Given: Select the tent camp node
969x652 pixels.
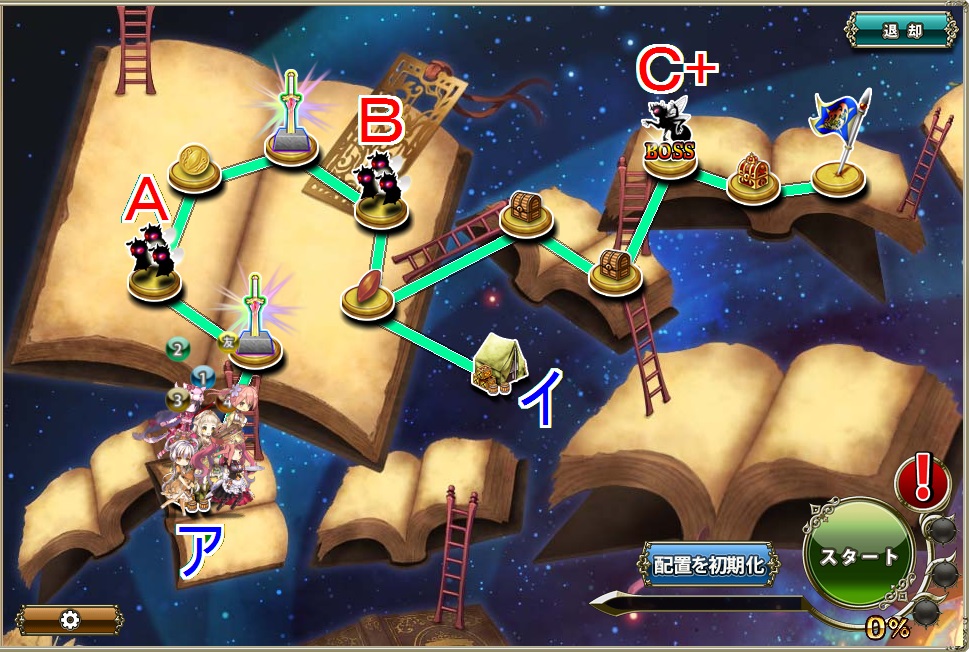Looking at the screenshot, I should [497, 364].
